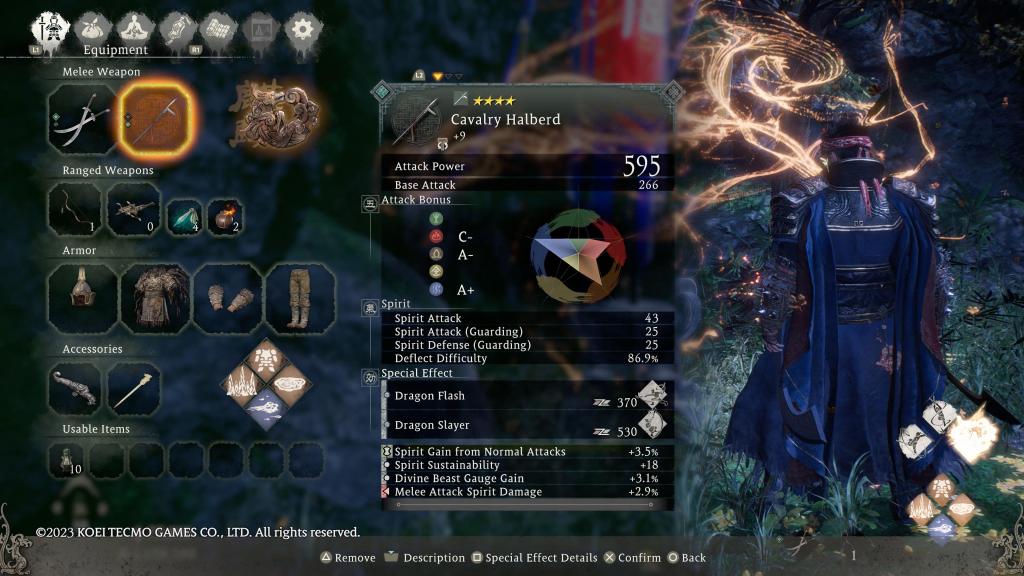Open the pouch inventory tab
This screenshot has width=1024, height=576.
[x=96, y=27]
